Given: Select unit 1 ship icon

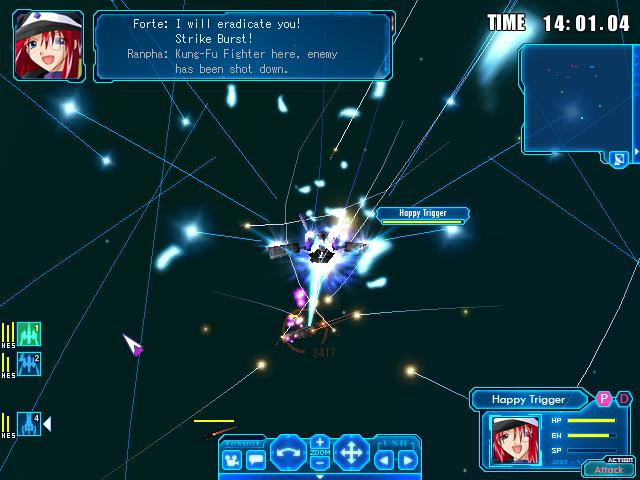Looking at the screenshot, I should (x=29, y=334).
